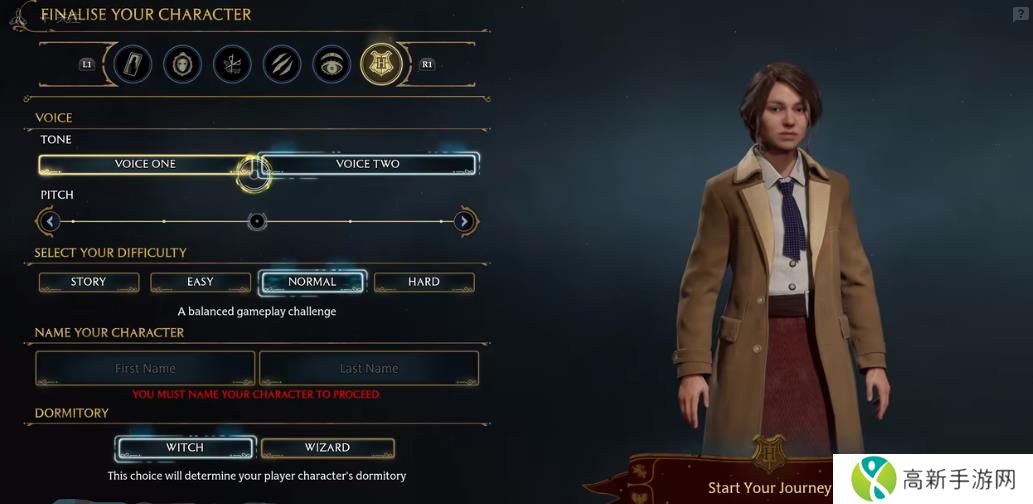This screenshot has width=1033, height=504.
Task: Pick the Witch dormitory option
Action: tap(185, 447)
